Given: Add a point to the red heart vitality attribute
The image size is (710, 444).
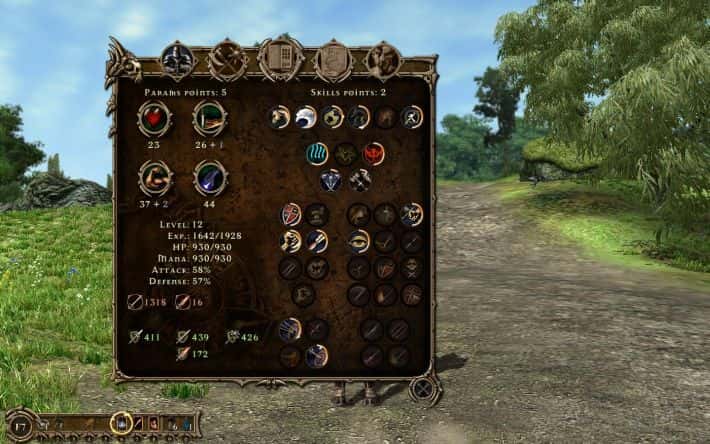Looking at the screenshot, I should [x=155, y=118].
